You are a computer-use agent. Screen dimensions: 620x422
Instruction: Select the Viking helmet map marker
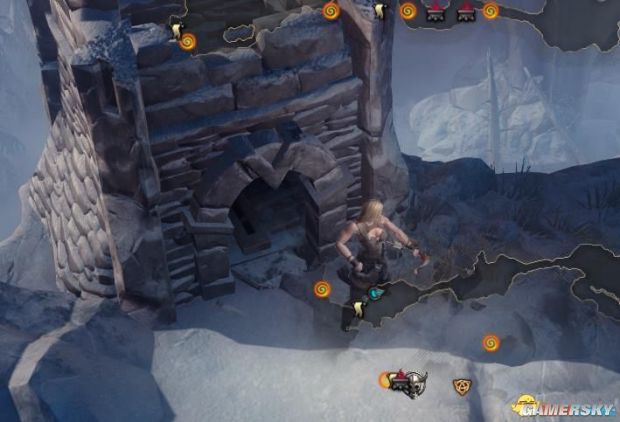click(413, 385)
